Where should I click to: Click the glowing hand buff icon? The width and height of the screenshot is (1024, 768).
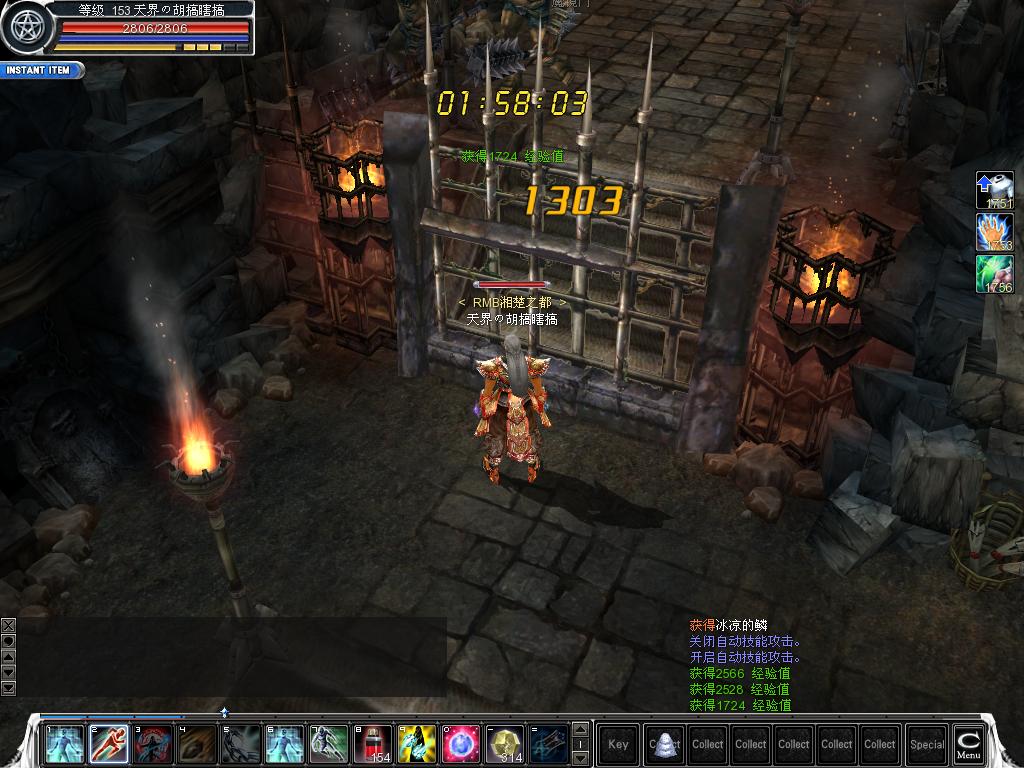click(x=995, y=233)
